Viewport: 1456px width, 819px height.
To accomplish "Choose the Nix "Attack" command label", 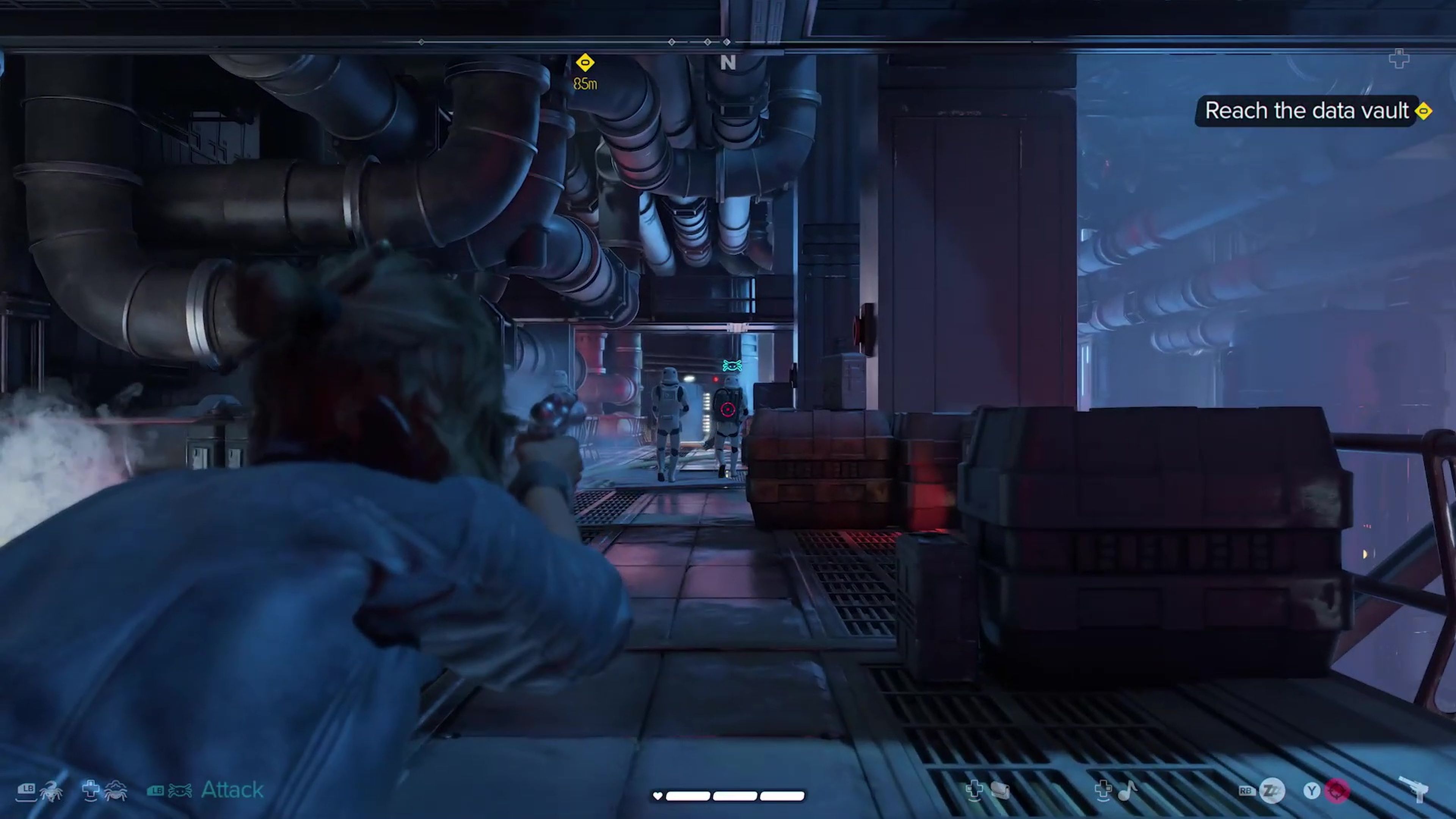I will [x=232, y=789].
